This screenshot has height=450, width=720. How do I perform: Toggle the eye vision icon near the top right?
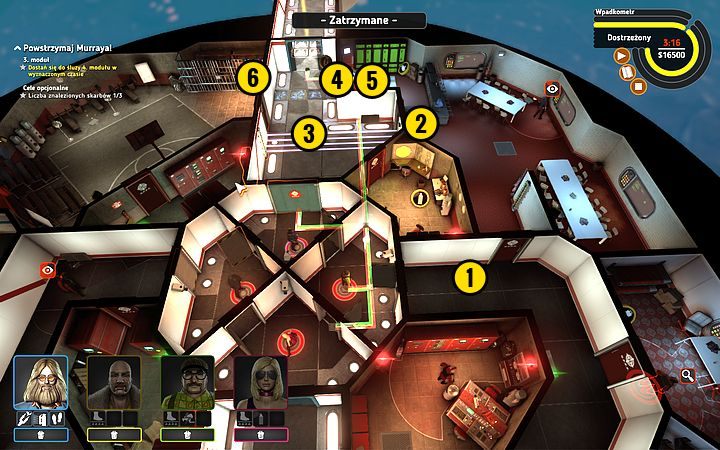point(552,89)
